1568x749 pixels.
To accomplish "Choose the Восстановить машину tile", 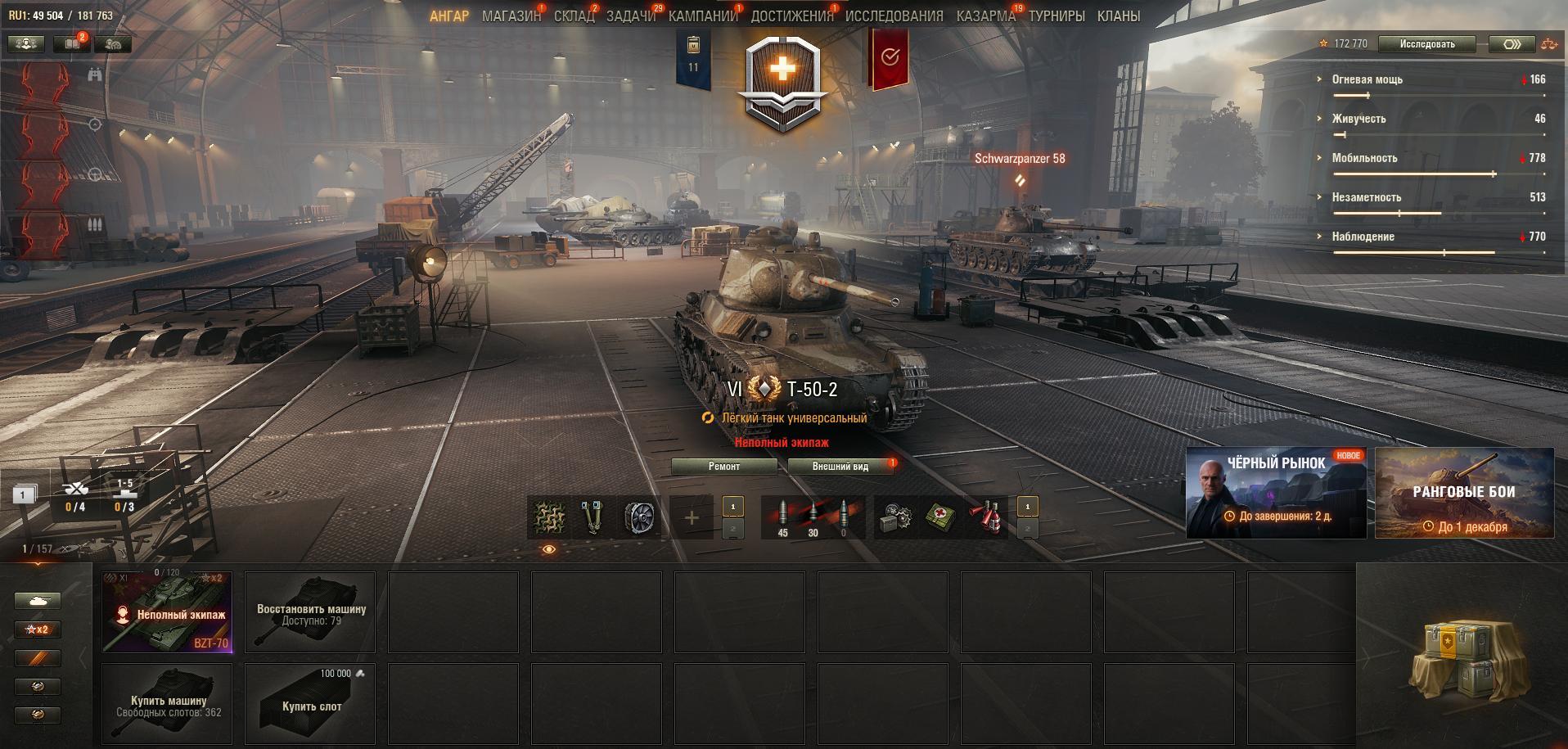I will [x=311, y=612].
